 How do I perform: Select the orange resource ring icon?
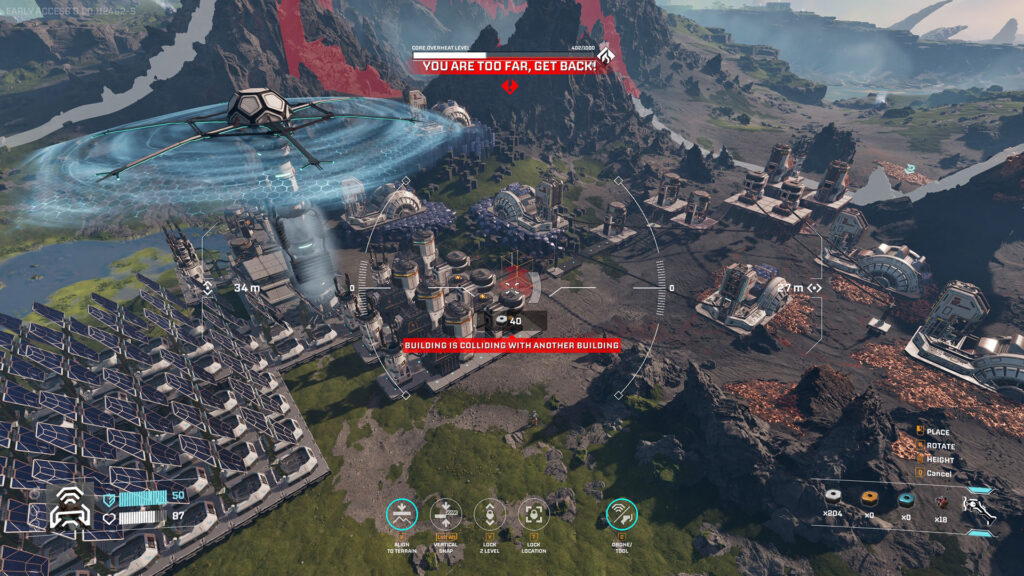(869, 498)
